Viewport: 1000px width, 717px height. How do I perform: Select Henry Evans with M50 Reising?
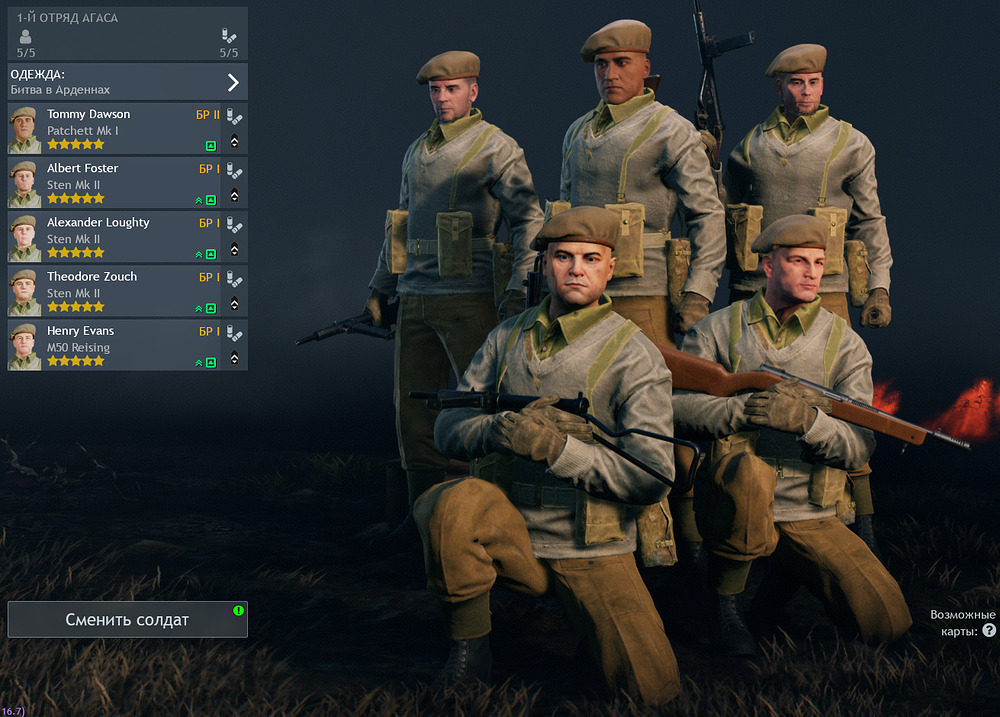(x=115, y=346)
